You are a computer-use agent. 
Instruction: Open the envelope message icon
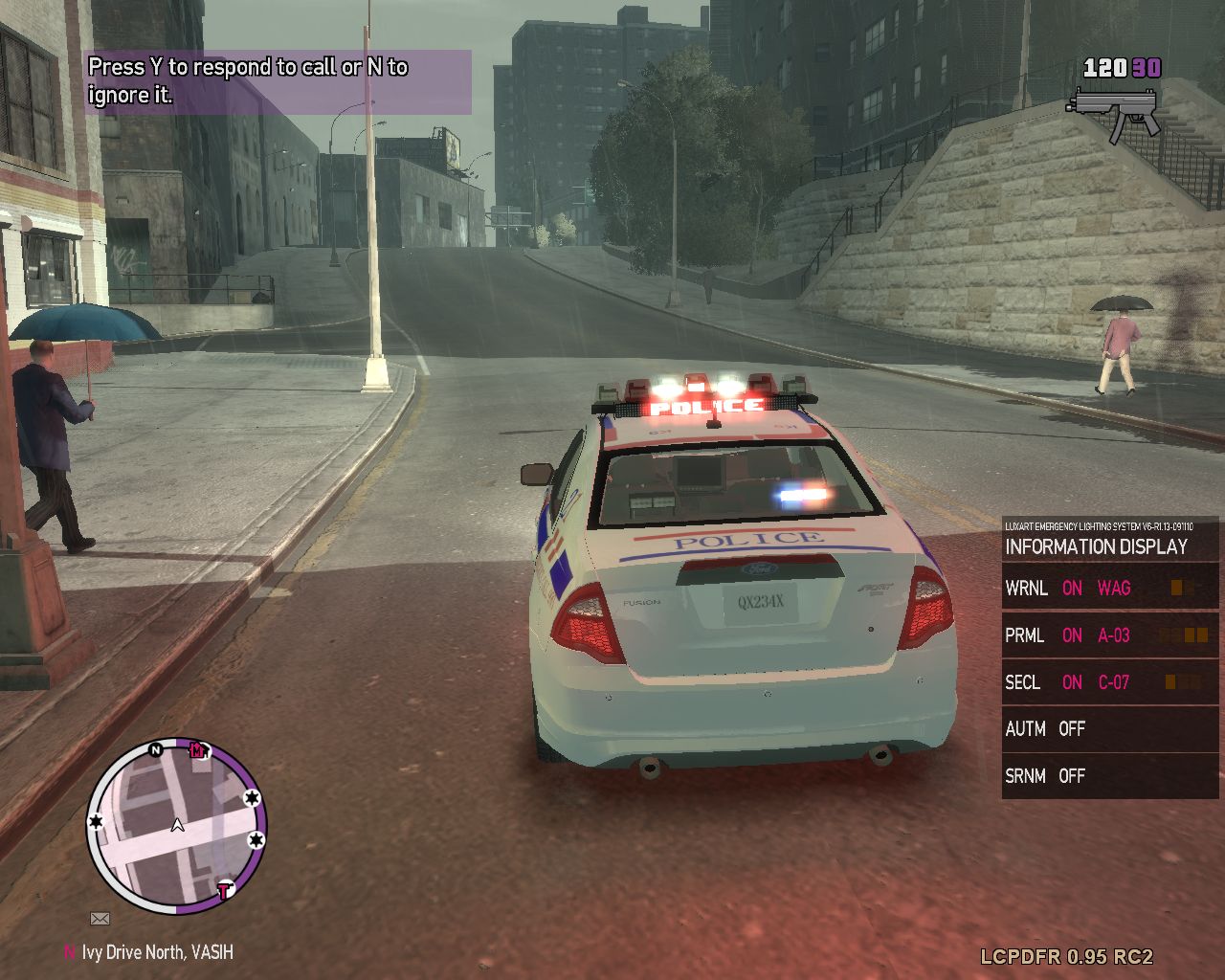[x=100, y=919]
